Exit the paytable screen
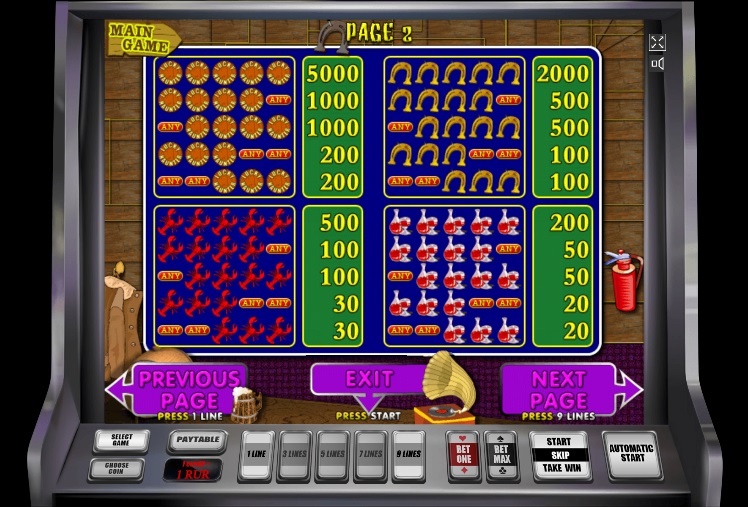Screen dimensions: 748x507 [x=368, y=381]
